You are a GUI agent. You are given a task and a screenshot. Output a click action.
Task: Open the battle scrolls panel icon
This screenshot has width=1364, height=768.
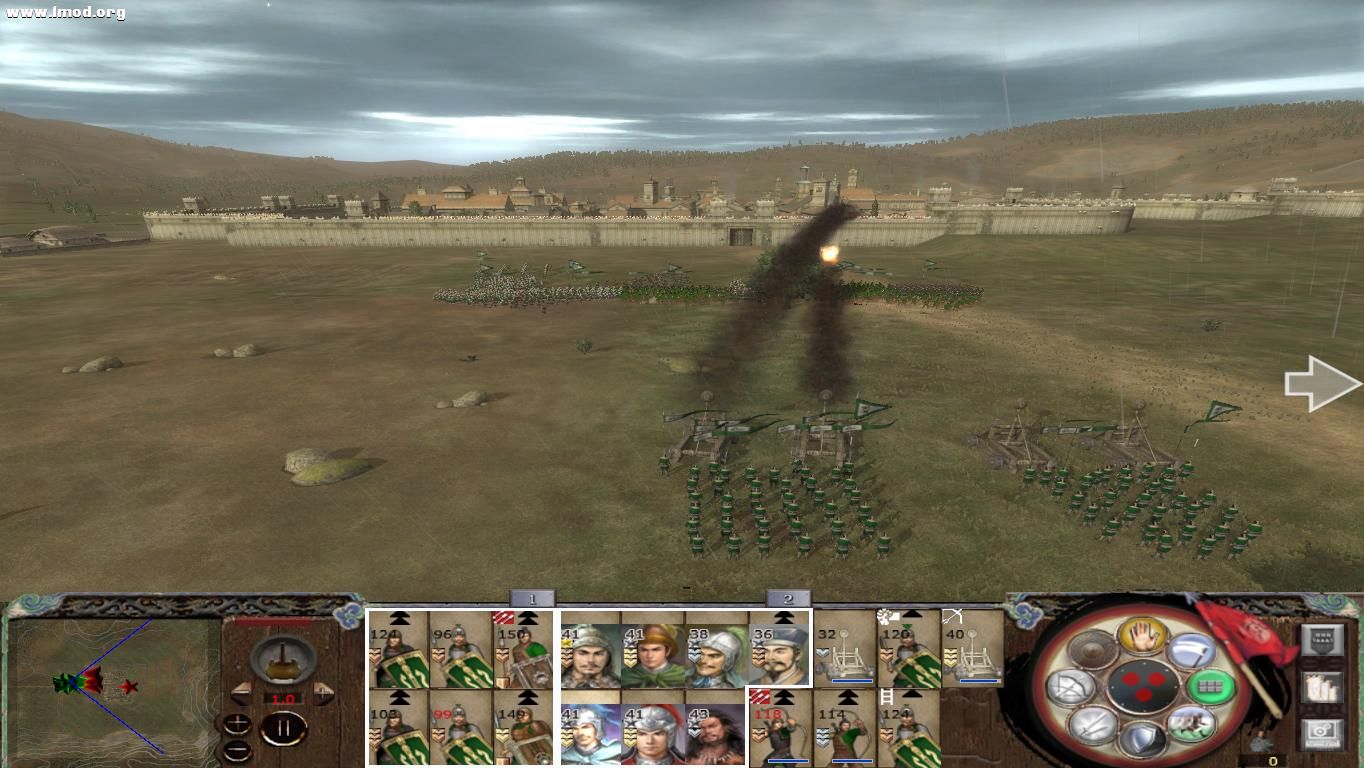click(x=1322, y=687)
